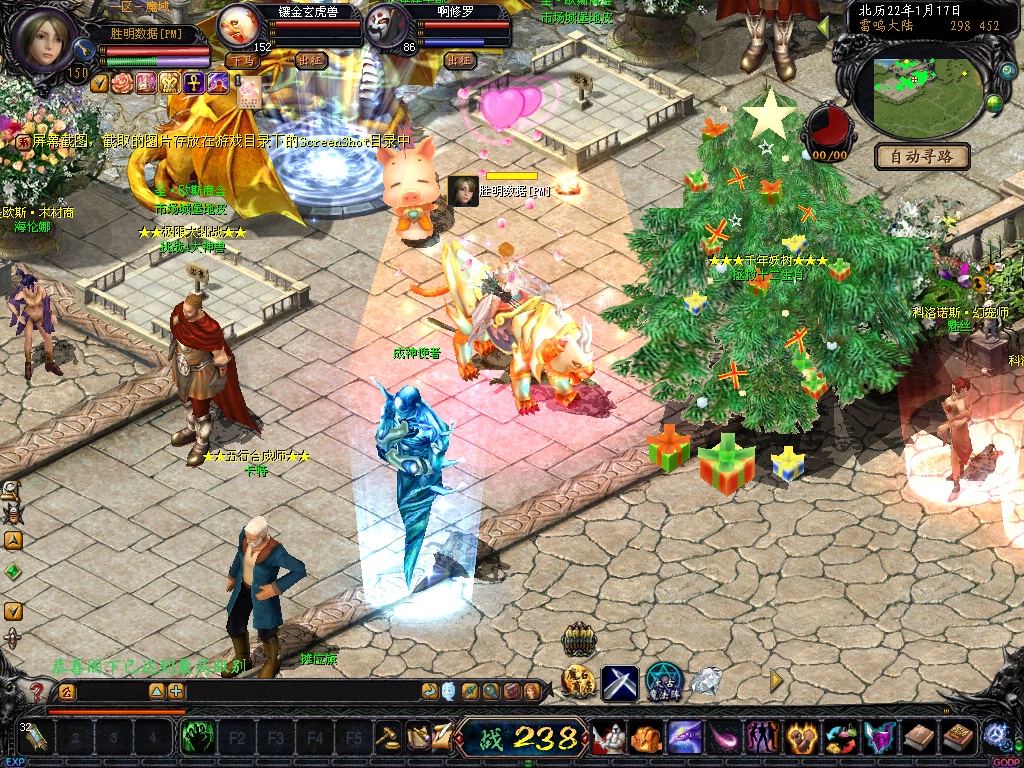Viewport: 1024px width, 768px height.
Task: Select the 镶金玄虎兽 tiger pet portrait
Action: click(x=239, y=24)
